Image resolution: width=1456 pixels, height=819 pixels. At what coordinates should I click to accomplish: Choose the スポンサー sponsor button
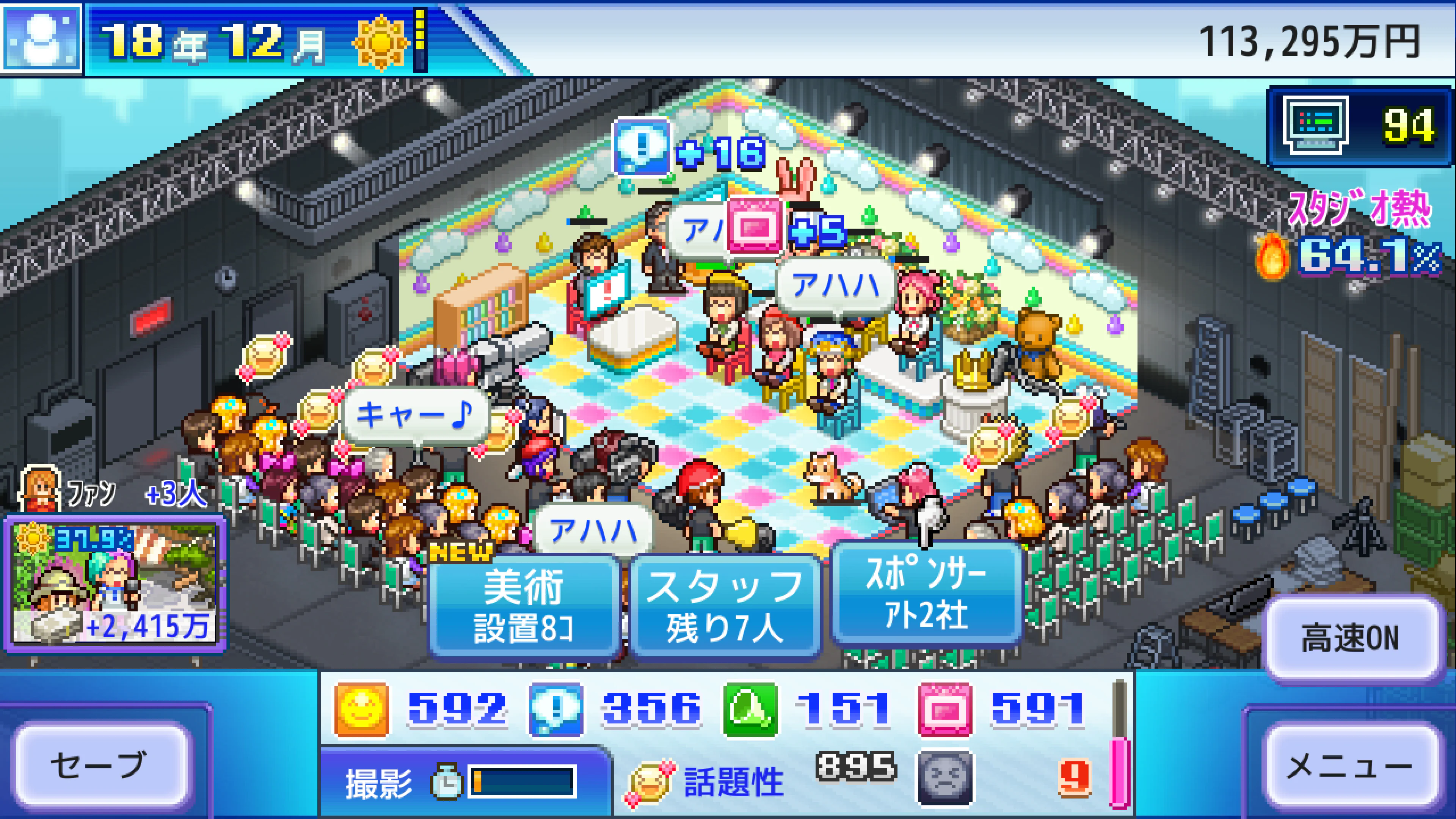pos(926,593)
